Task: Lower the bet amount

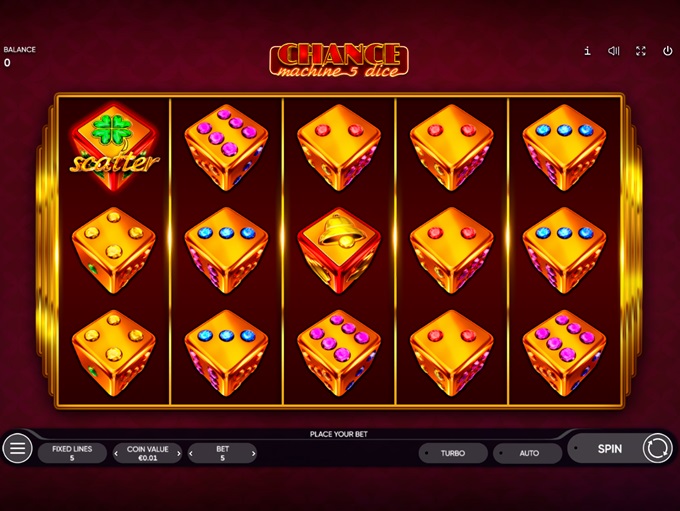Action: tap(192, 454)
